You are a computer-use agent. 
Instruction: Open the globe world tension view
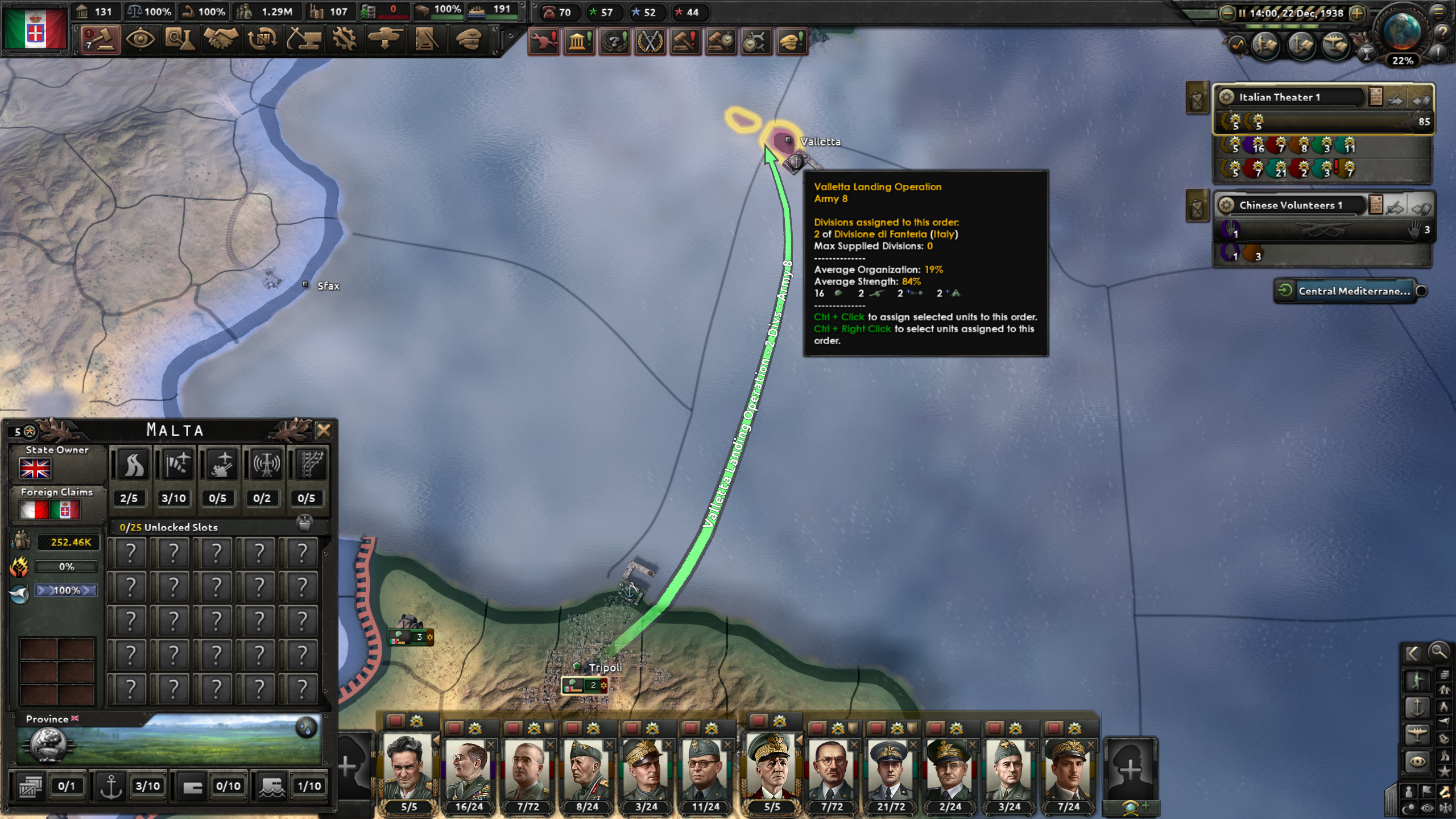click(x=1402, y=31)
